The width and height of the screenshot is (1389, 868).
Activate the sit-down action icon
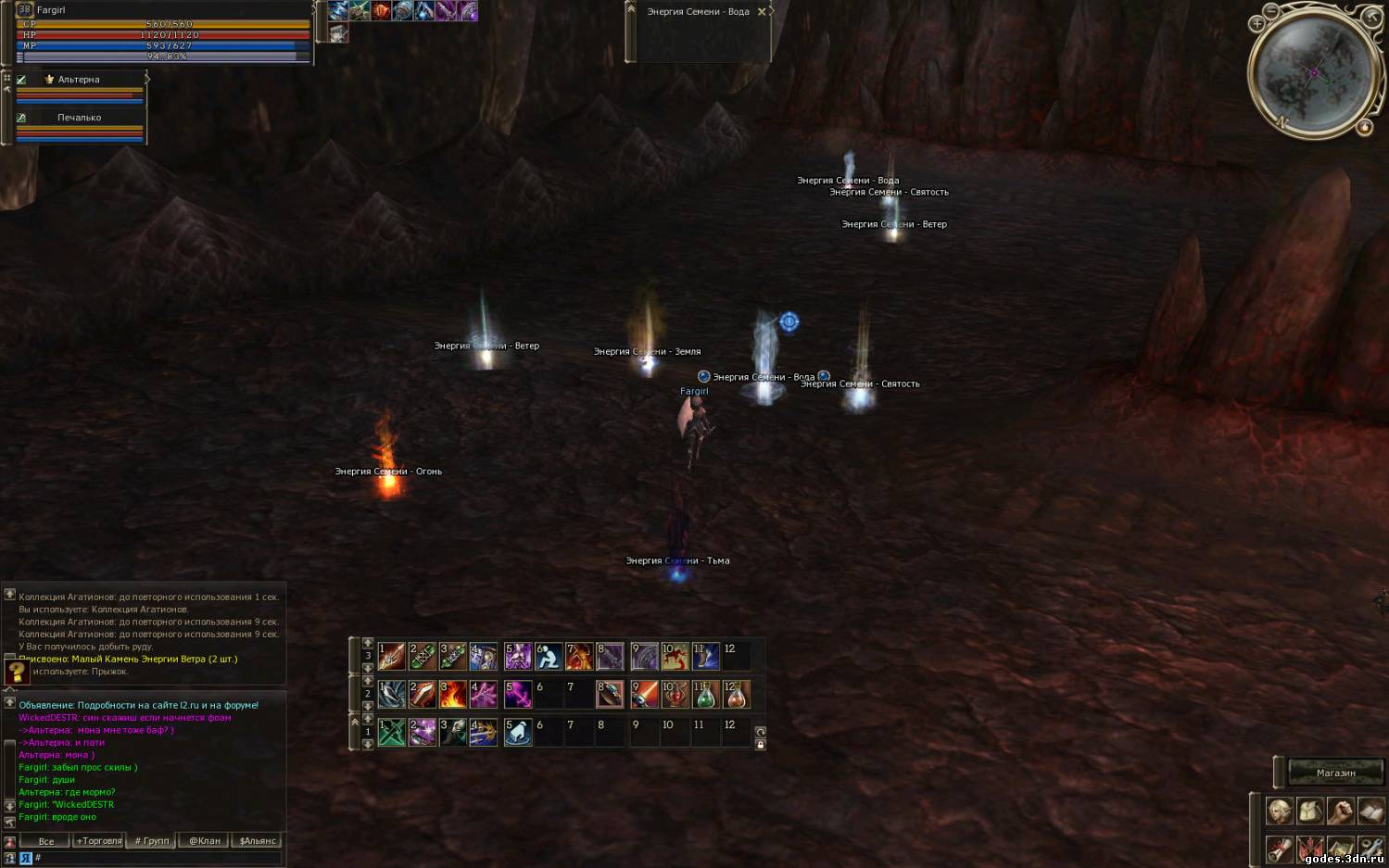549,657
